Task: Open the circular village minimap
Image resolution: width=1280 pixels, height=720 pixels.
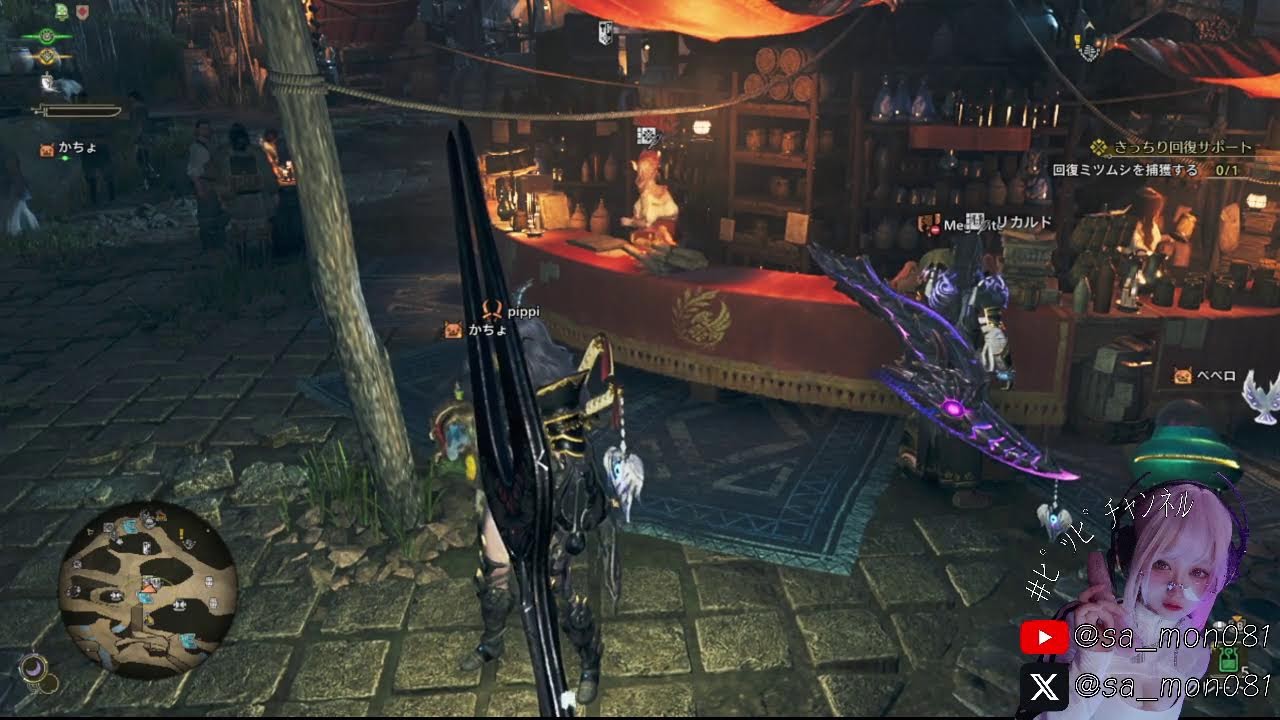Action: (x=147, y=586)
